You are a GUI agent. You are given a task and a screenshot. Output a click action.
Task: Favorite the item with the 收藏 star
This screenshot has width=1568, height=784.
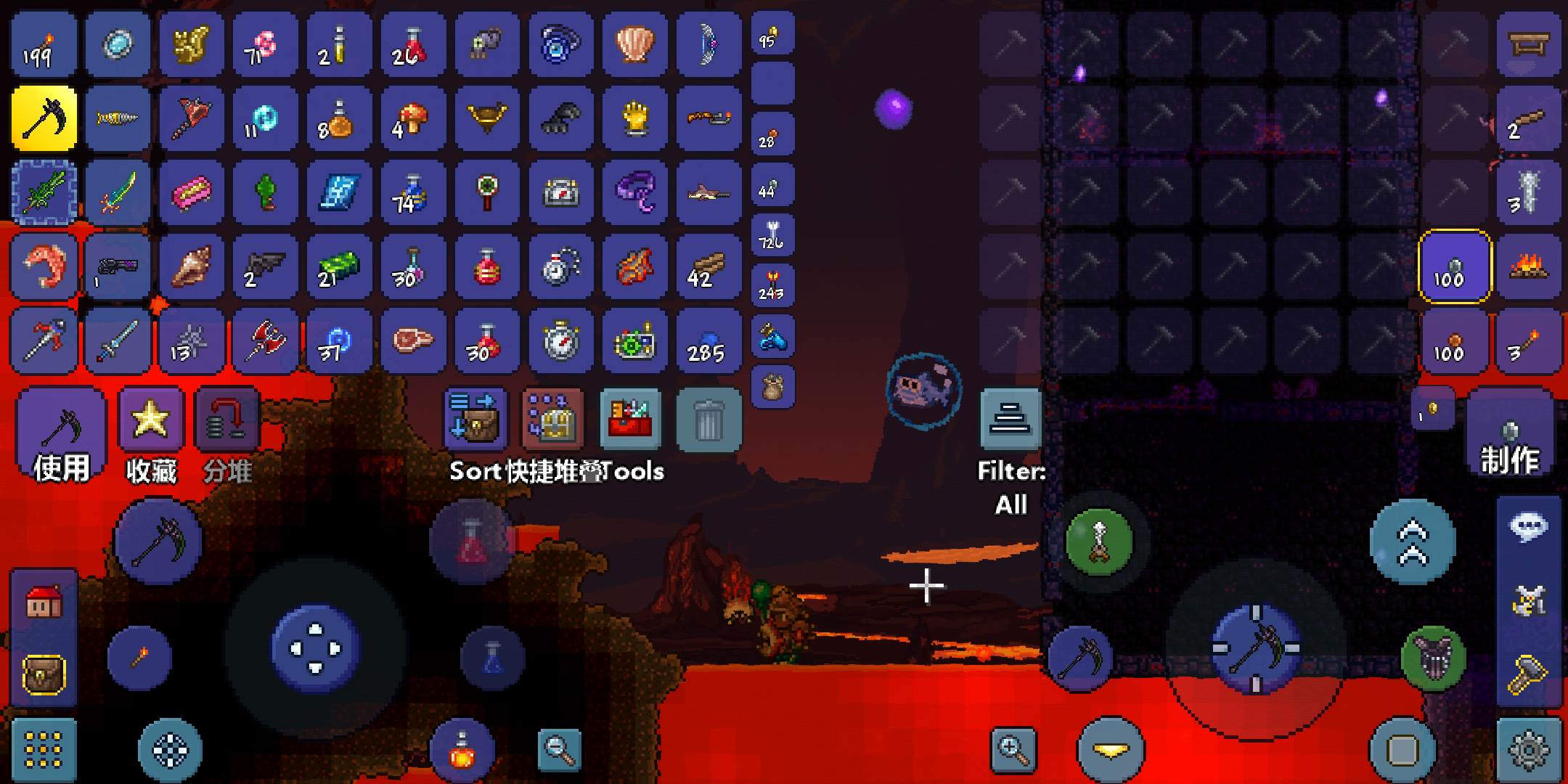(151, 436)
